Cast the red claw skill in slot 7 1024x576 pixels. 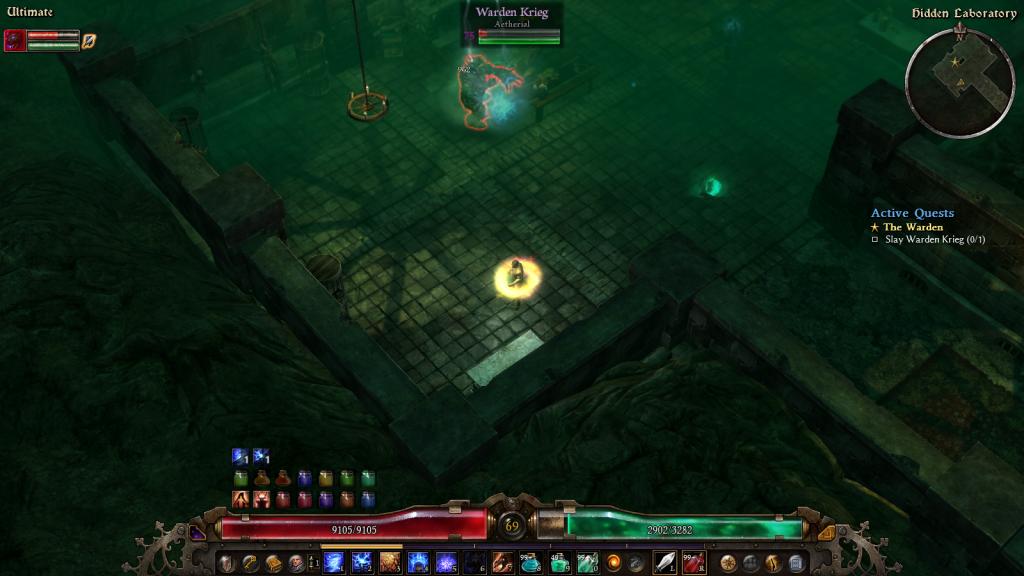click(503, 563)
